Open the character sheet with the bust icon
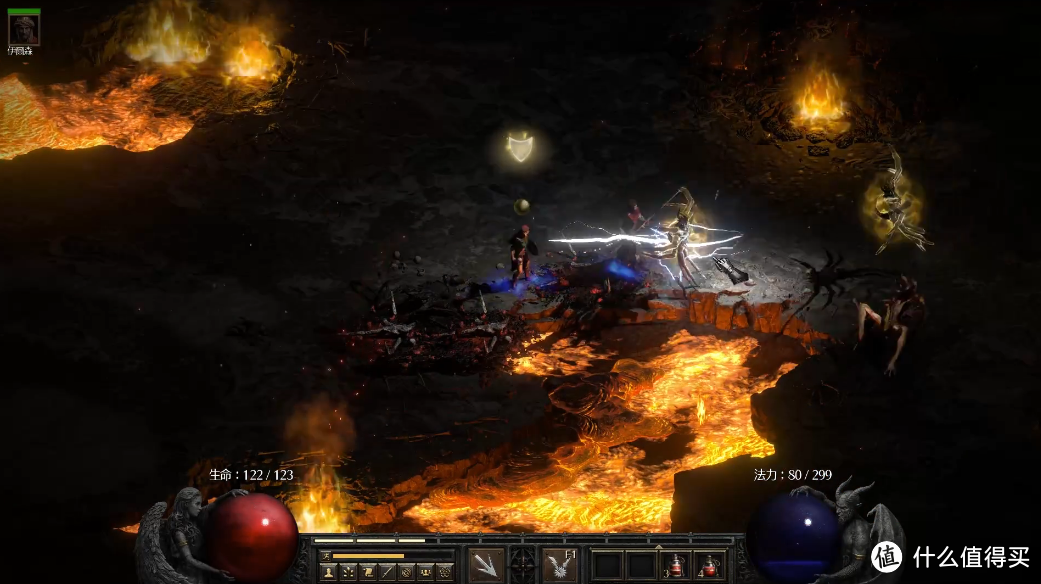This screenshot has height=584, width=1041. [x=328, y=572]
